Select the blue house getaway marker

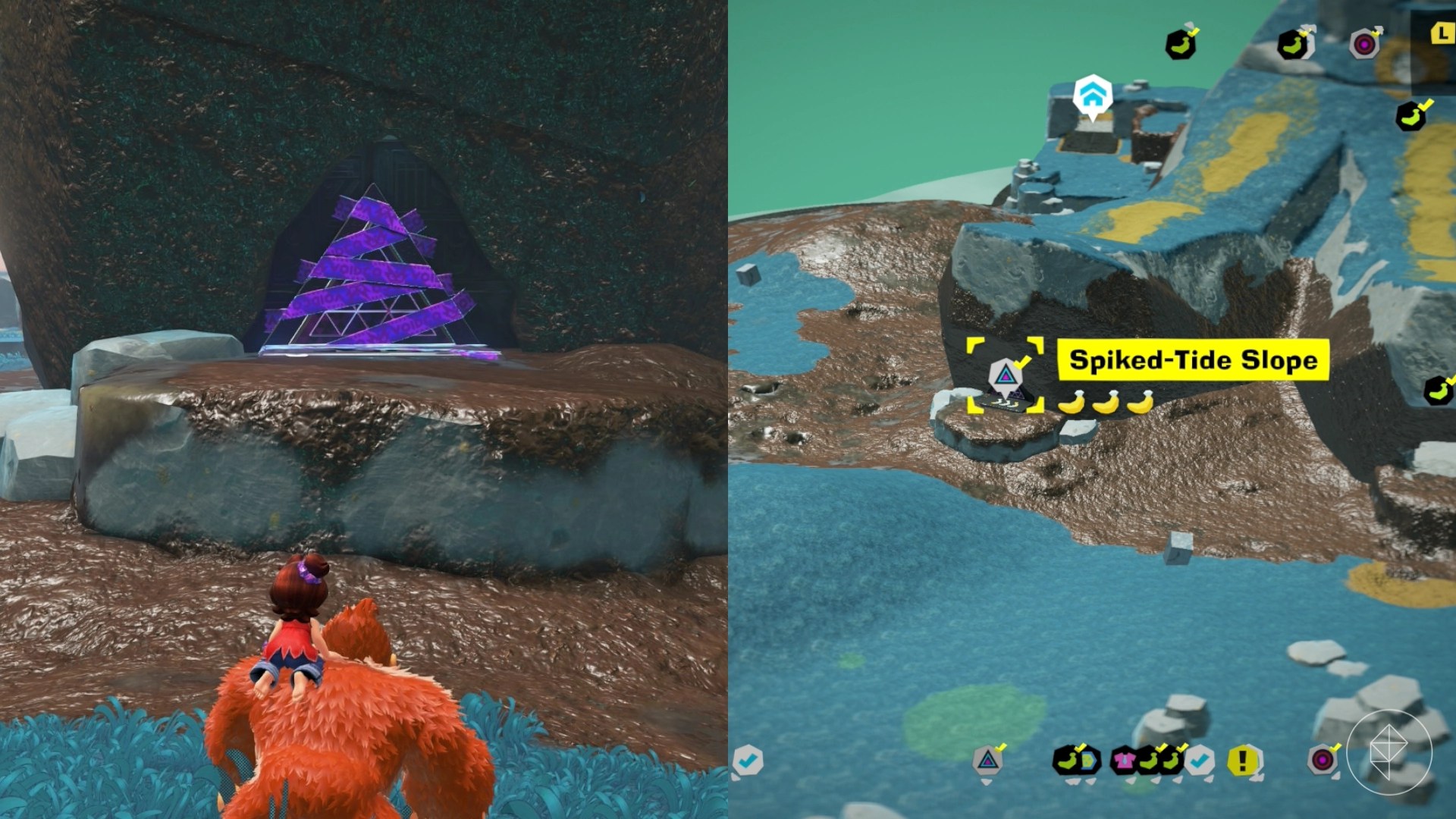click(x=1092, y=96)
